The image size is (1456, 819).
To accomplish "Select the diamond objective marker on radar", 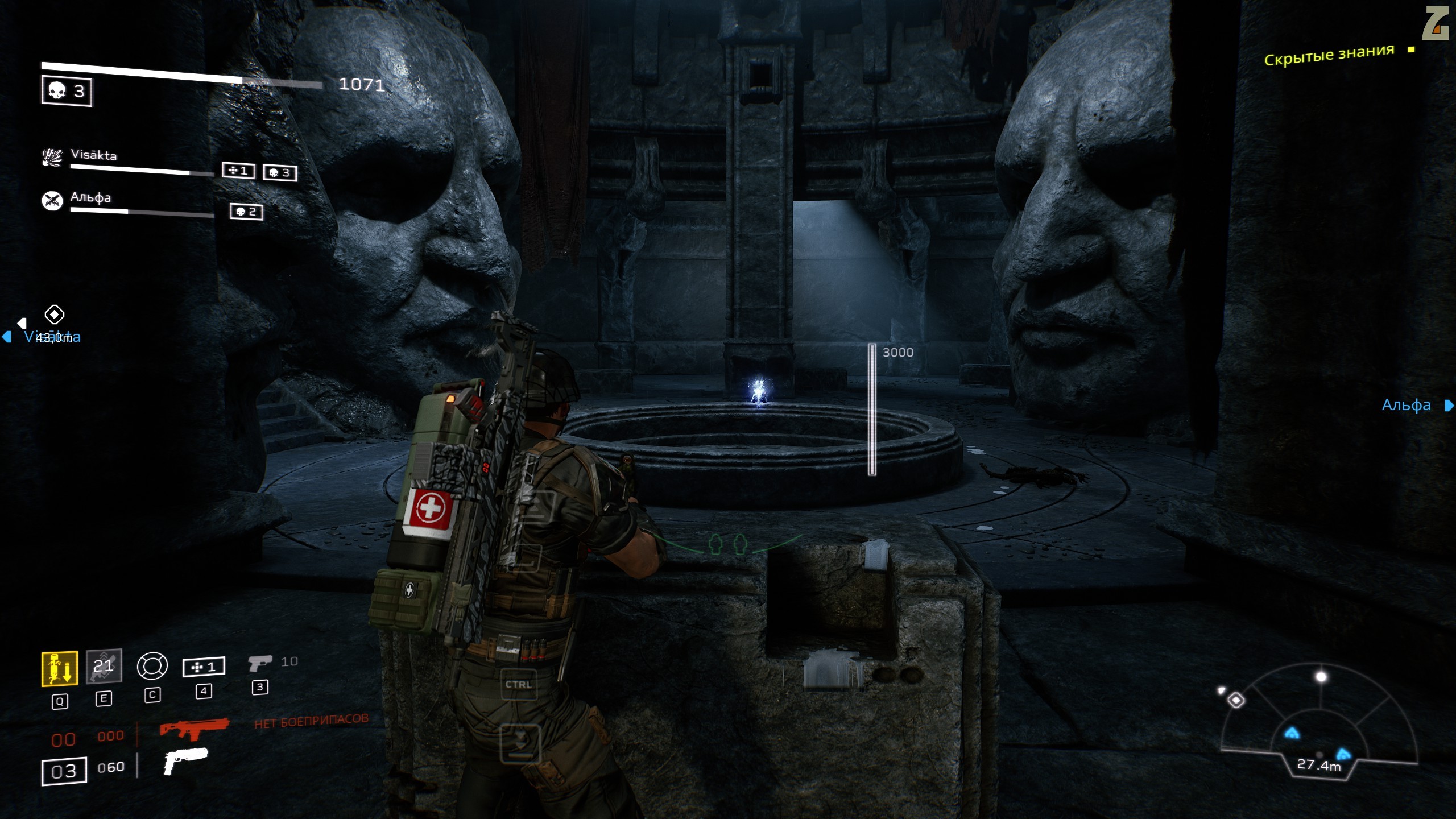I will 1236,700.
